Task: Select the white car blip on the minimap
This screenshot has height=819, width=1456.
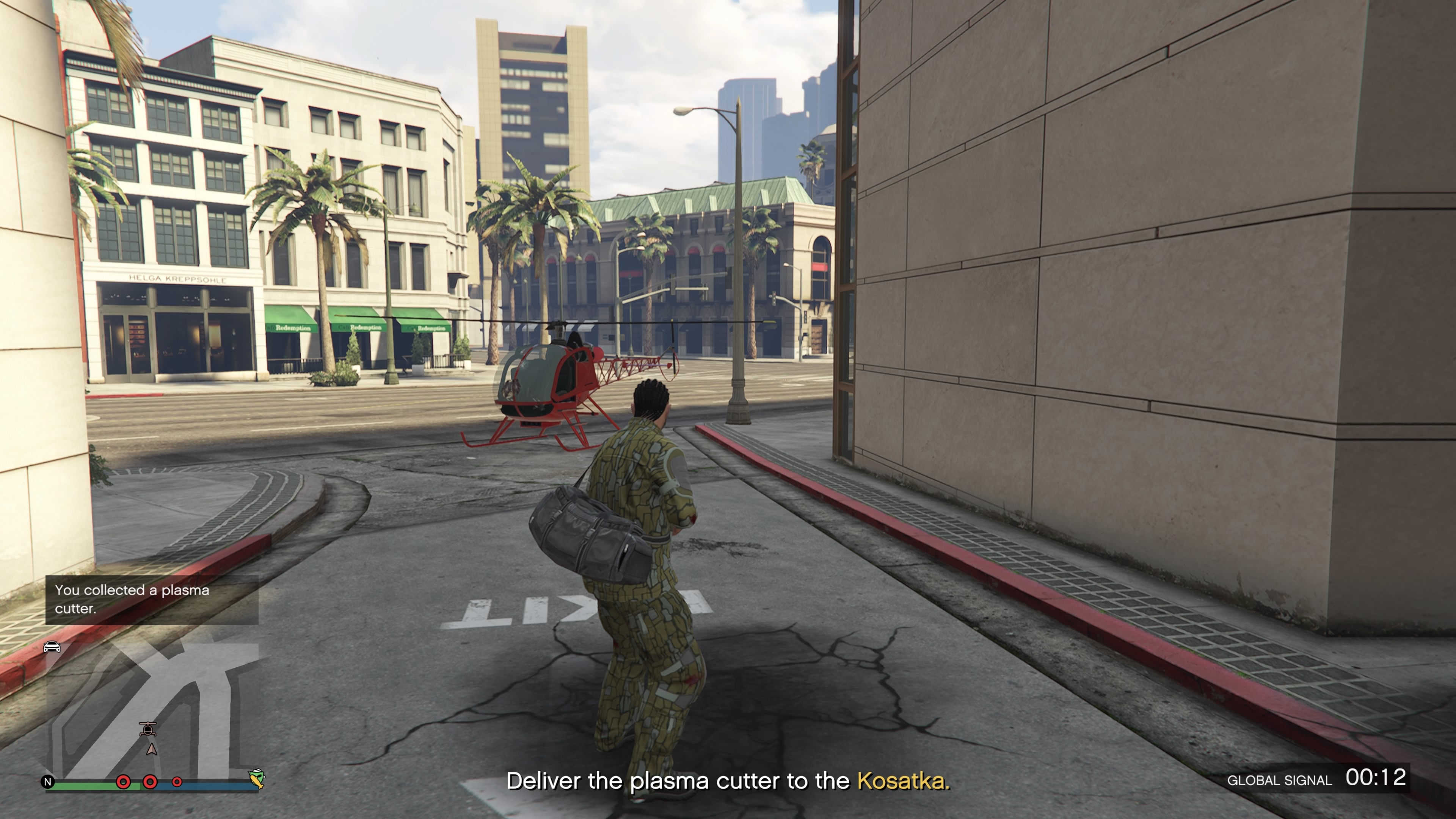Action: (52, 646)
